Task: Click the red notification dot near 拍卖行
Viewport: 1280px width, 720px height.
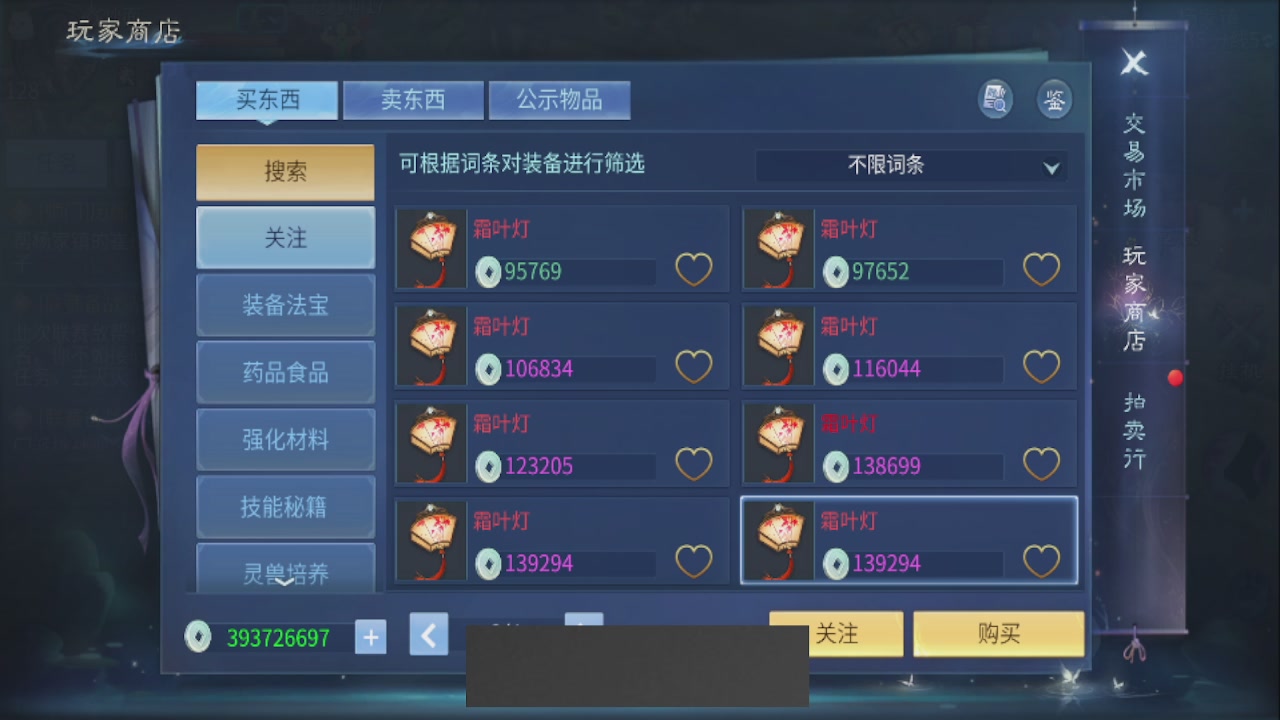Action: pos(1175,378)
